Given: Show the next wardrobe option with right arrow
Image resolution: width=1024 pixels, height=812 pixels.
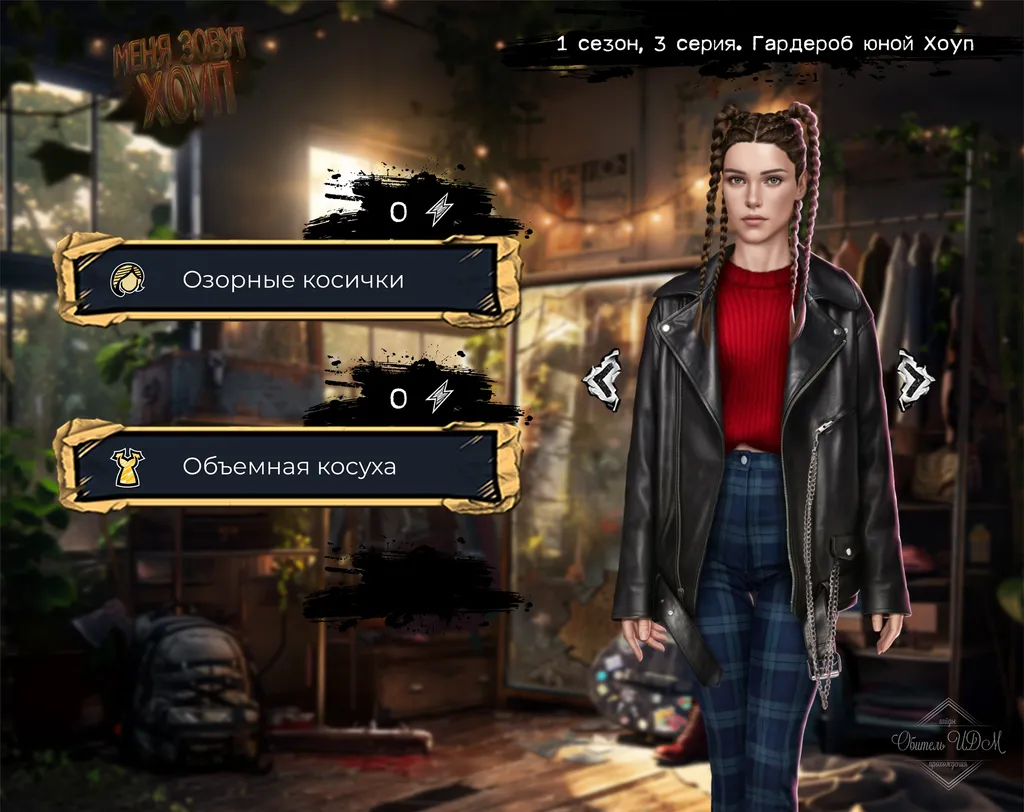Looking at the screenshot, I should click(x=913, y=379).
